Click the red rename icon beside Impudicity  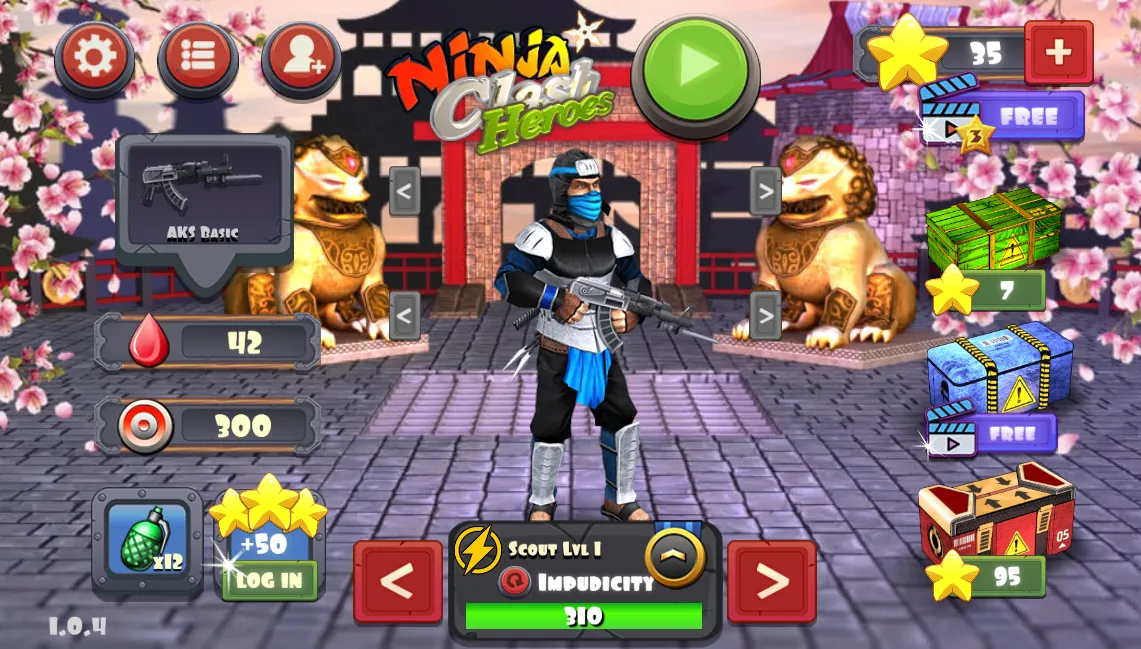(x=515, y=582)
